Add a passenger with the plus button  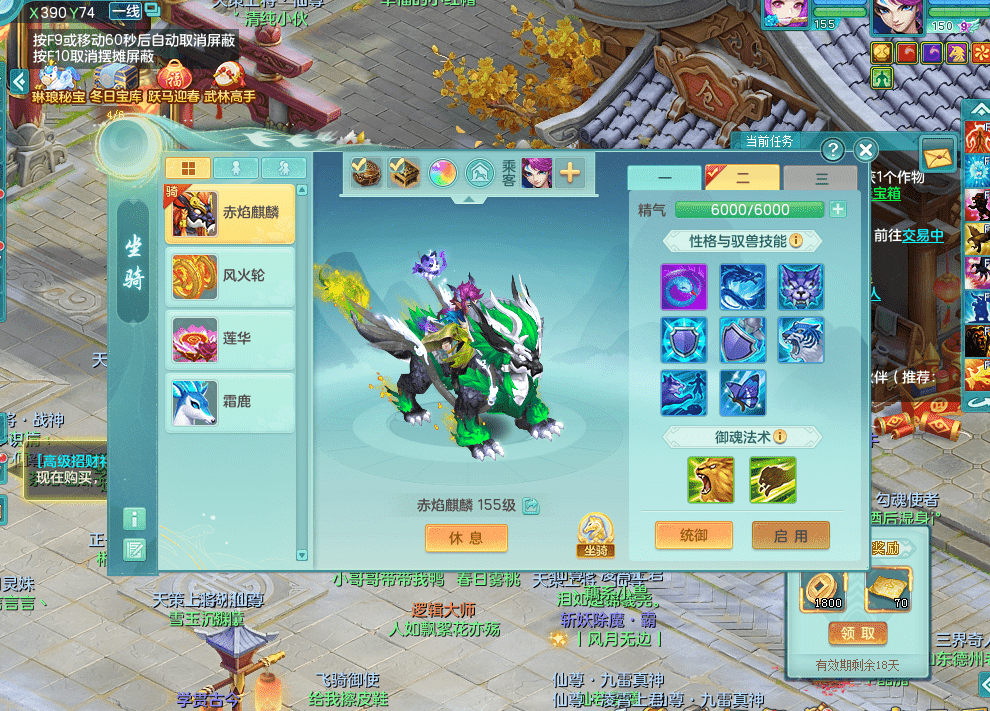click(x=570, y=173)
